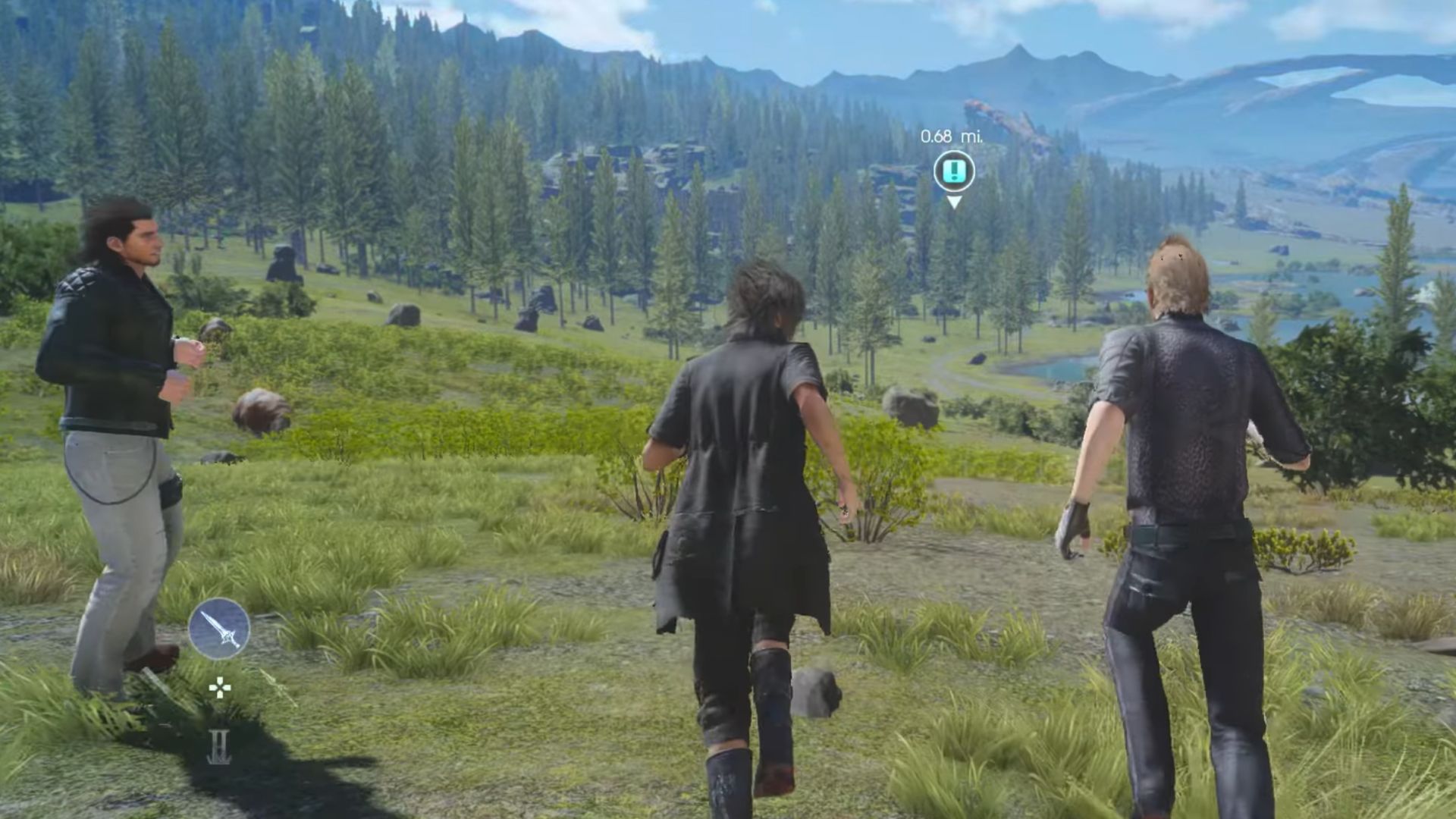Choose the faded lower weapon slot

(x=218, y=747)
